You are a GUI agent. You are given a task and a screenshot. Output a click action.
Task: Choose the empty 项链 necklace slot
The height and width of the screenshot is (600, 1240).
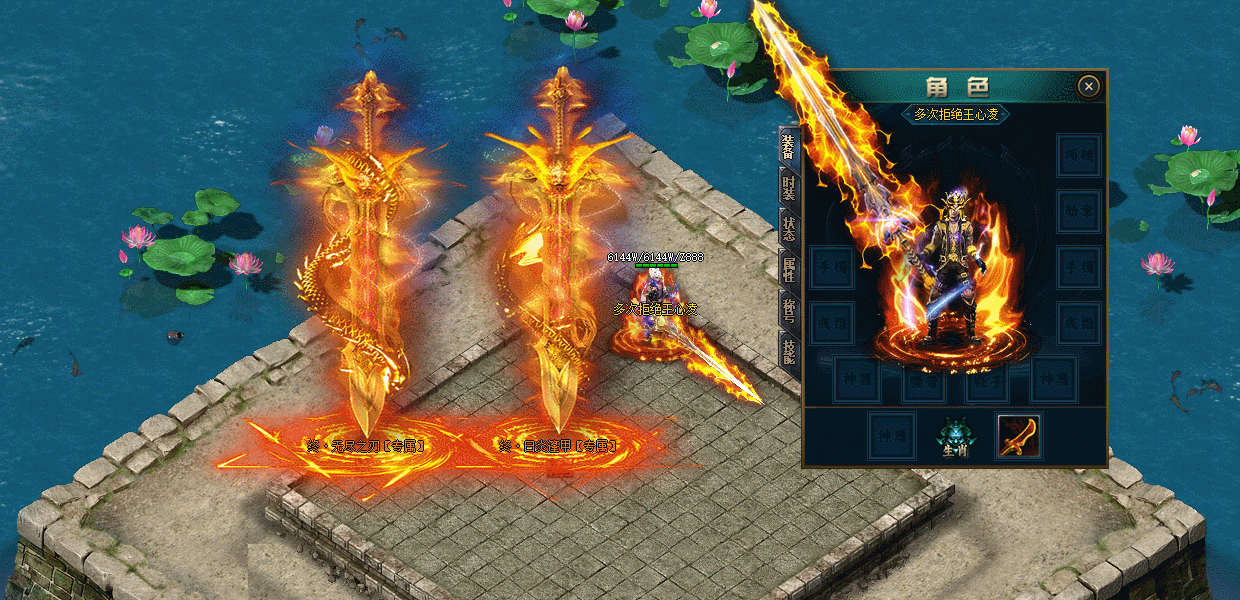coord(1079,156)
